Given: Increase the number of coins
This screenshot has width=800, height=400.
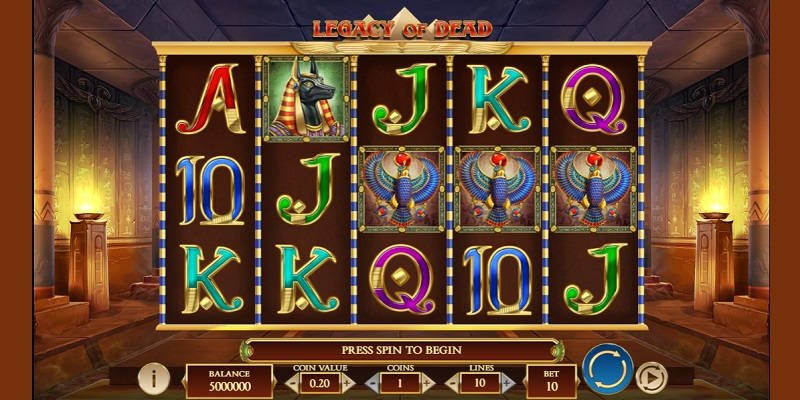Looking at the screenshot, I should point(427,382).
